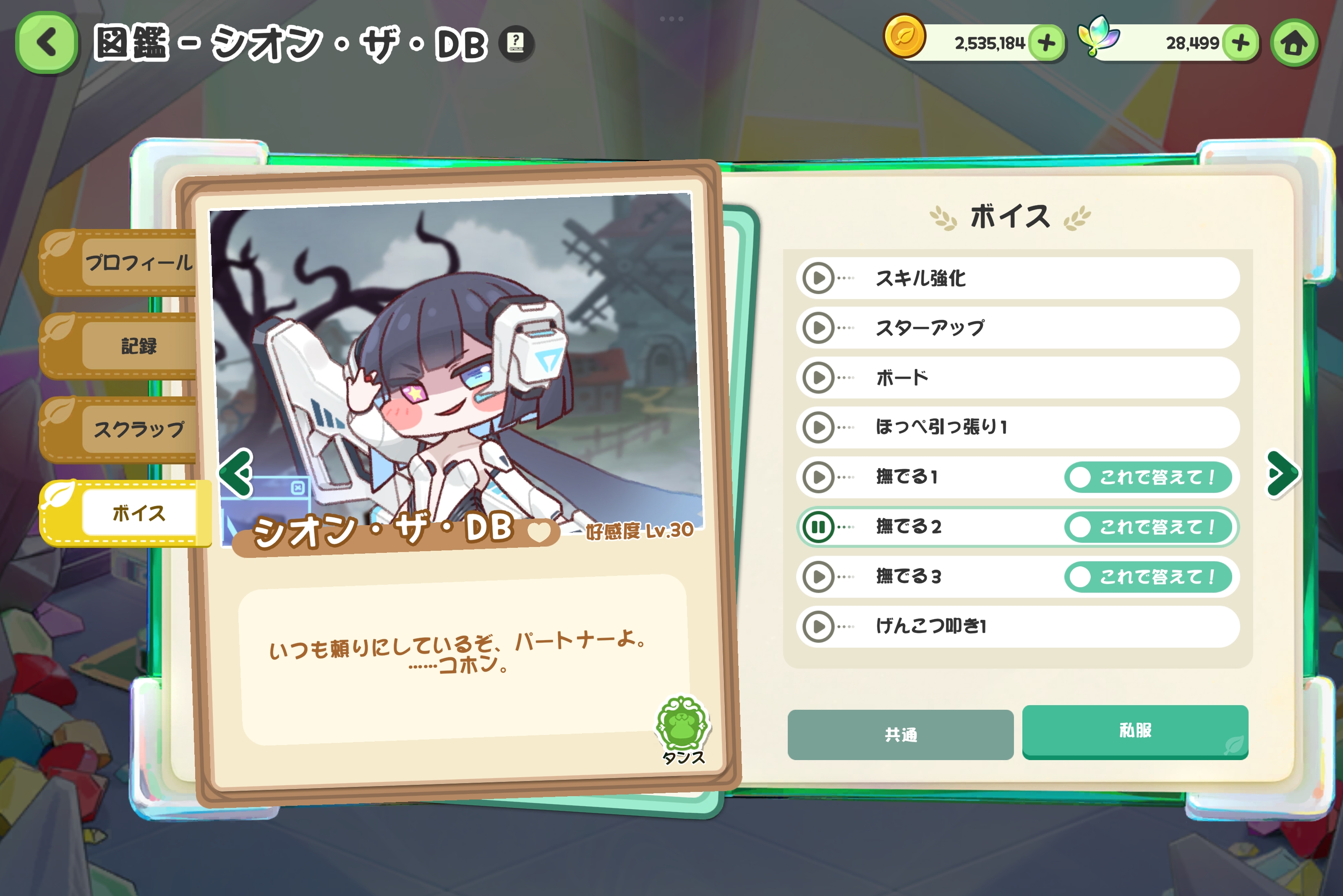Go back with the green arrow button

47,43
